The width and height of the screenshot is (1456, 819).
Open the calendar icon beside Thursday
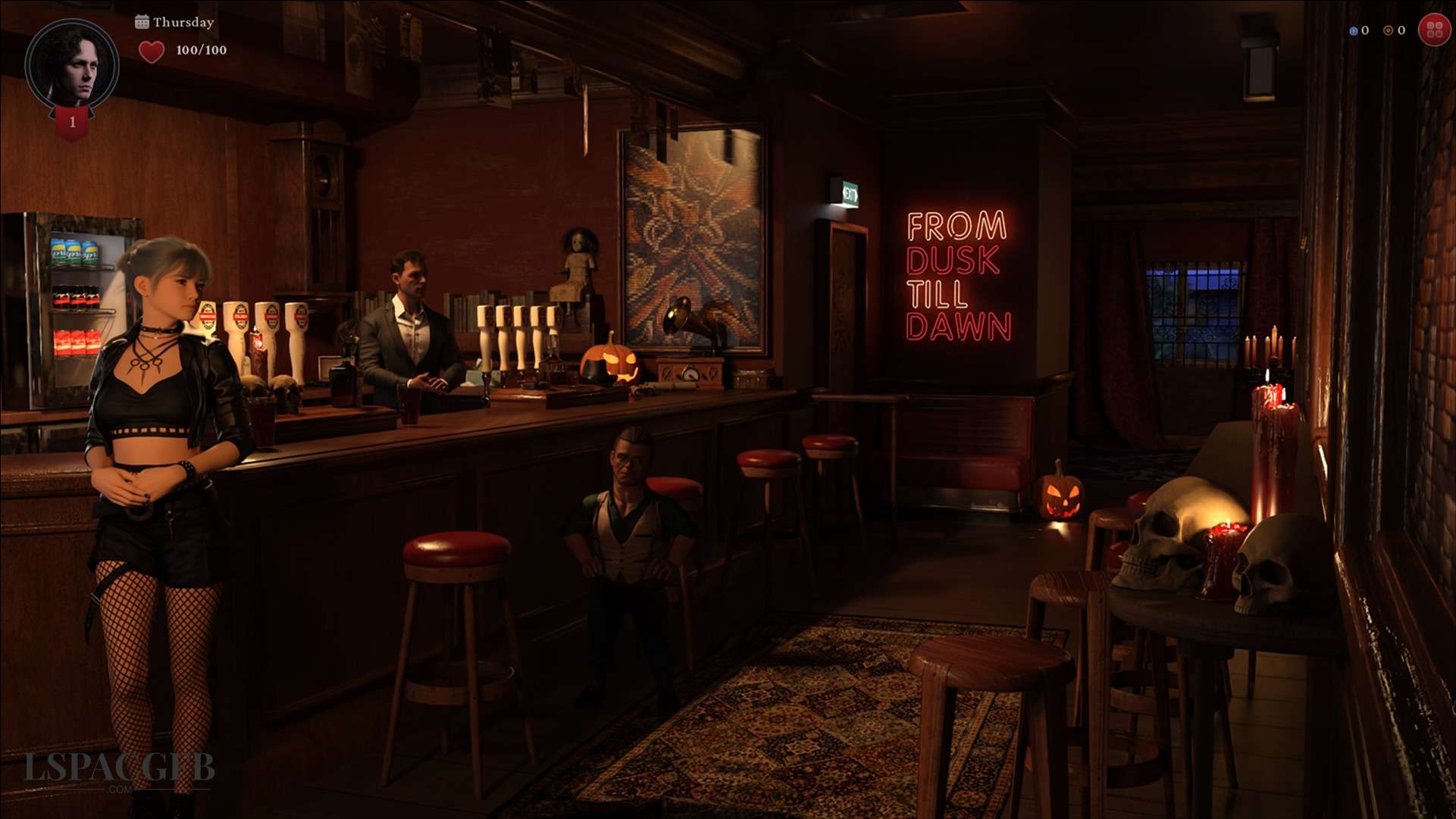[x=142, y=22]
